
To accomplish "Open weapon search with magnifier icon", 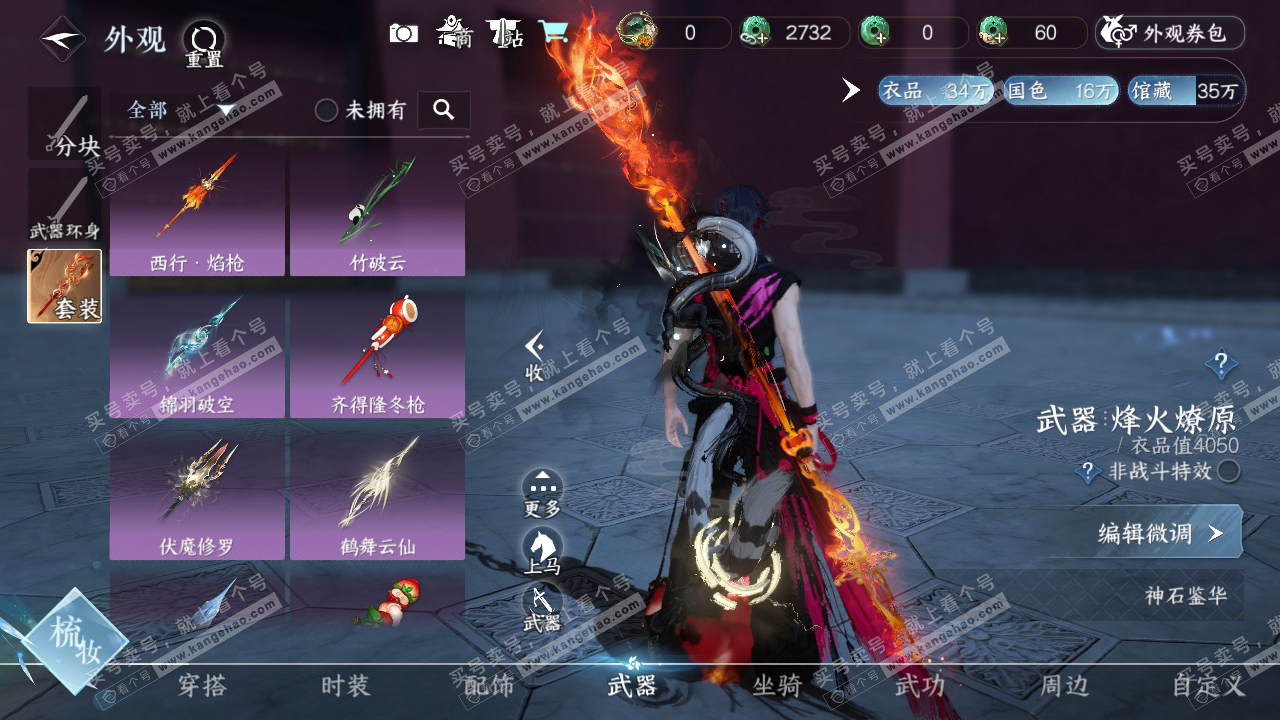I will pyautogui.click(x=444, y=110).
